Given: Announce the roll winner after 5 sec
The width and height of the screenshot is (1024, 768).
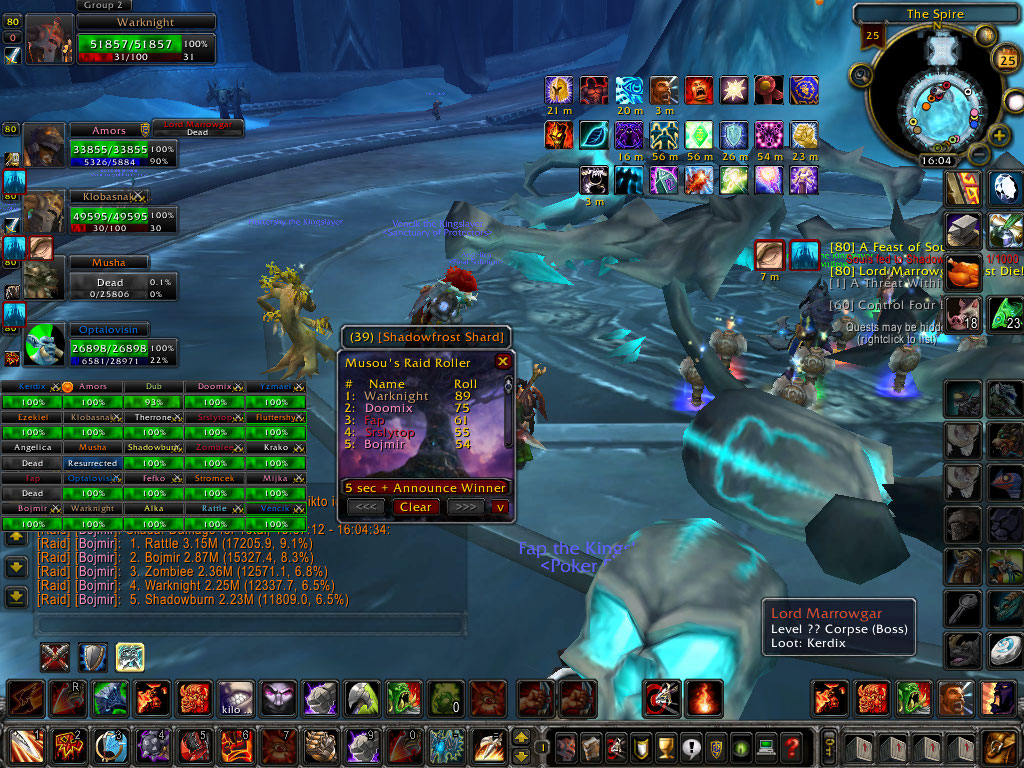Looking at the screenshot, I should tap(425, 488).
